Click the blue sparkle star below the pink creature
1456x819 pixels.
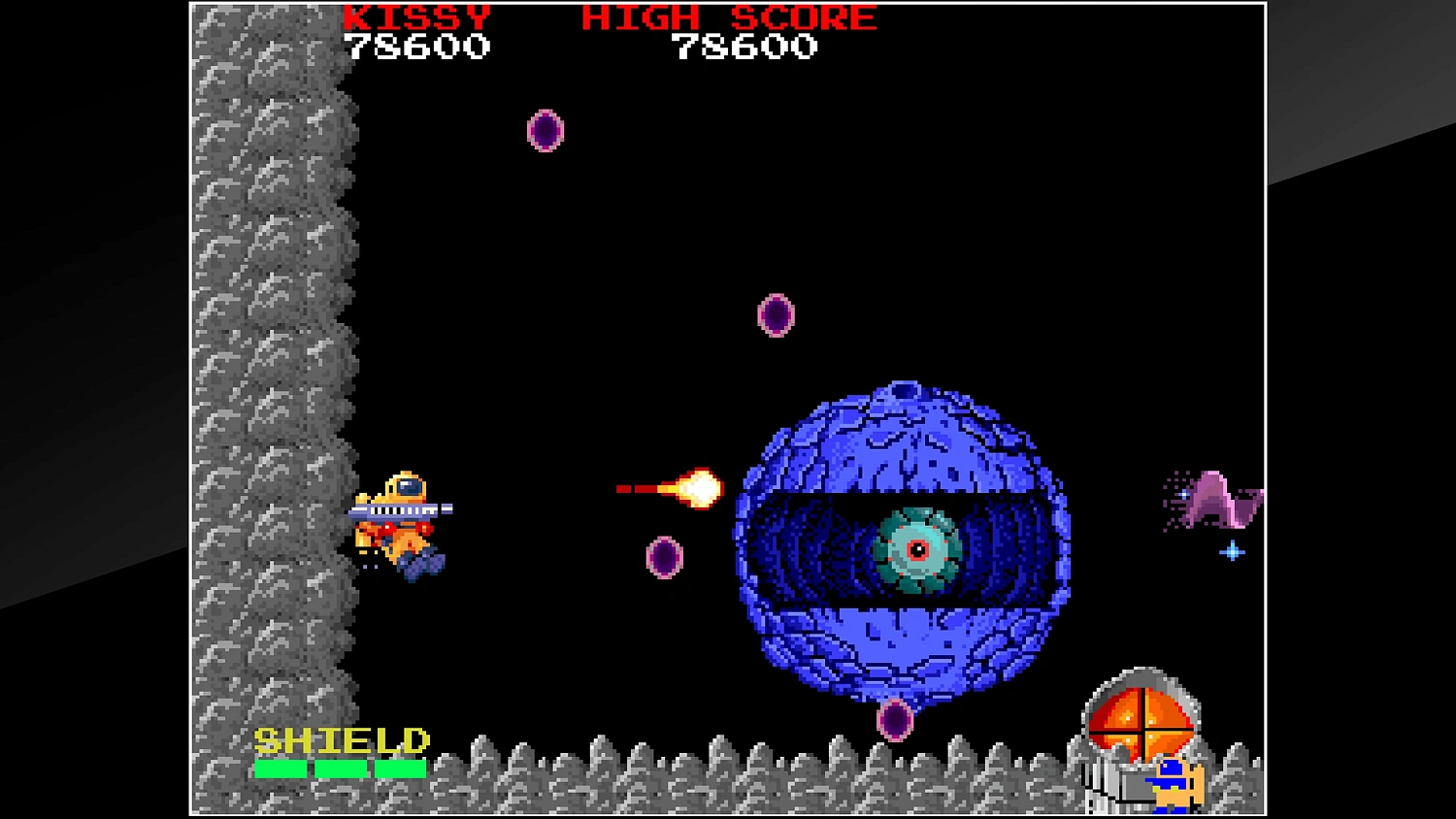(1231, 551)
